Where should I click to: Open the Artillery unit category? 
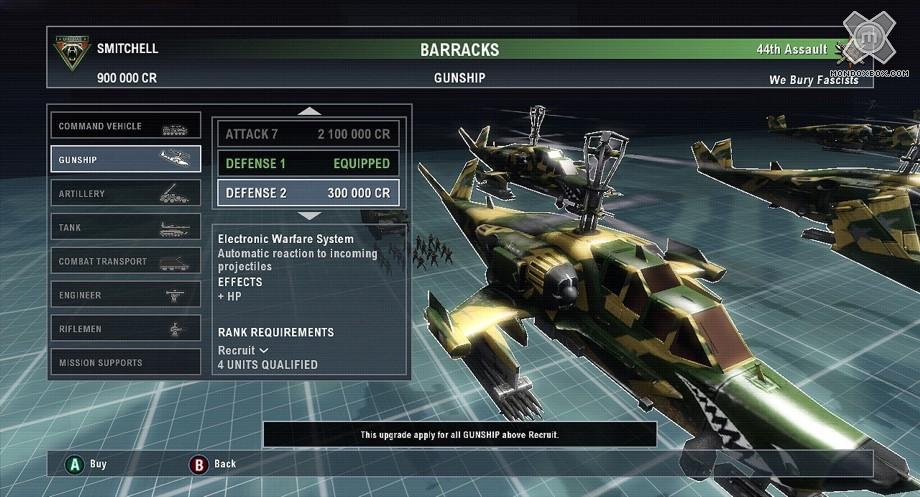tap(125, 194)
